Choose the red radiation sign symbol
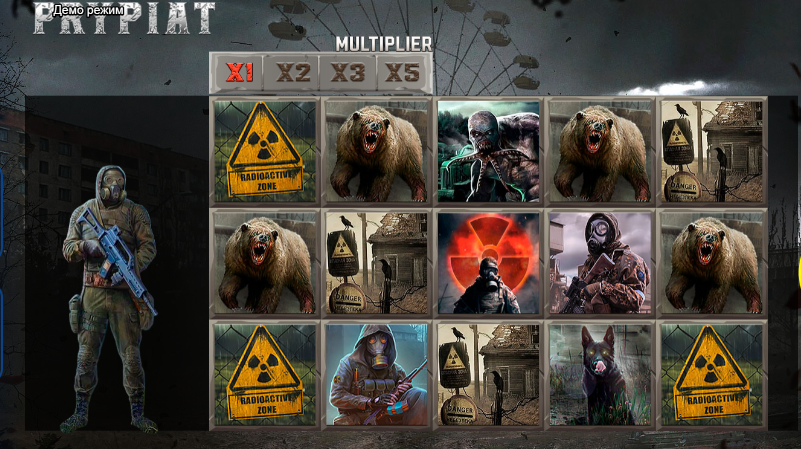Image resolution: width=801 pixels, height=449 pixels. (489, 263)
